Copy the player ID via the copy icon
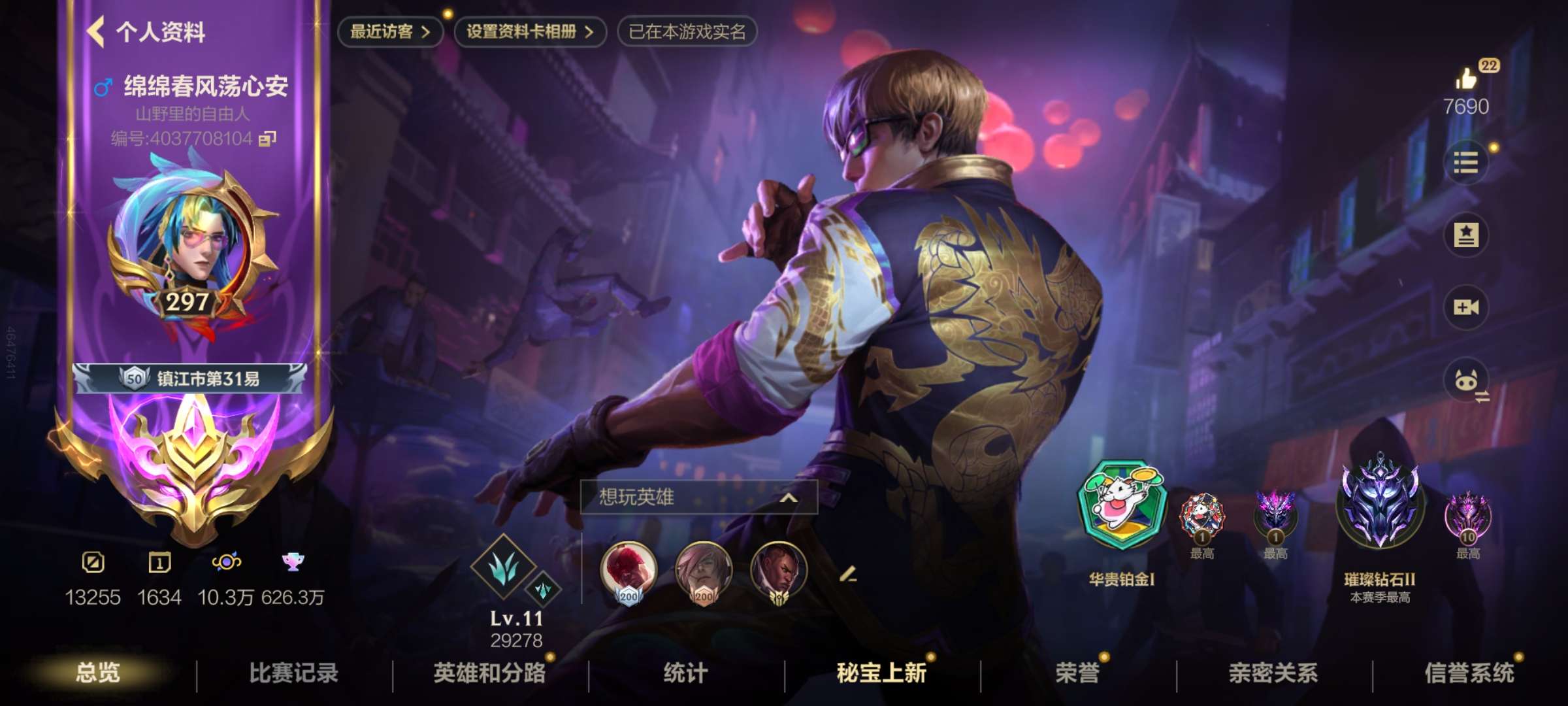The width and height of the screenshot is (1568, 706). 267,140
